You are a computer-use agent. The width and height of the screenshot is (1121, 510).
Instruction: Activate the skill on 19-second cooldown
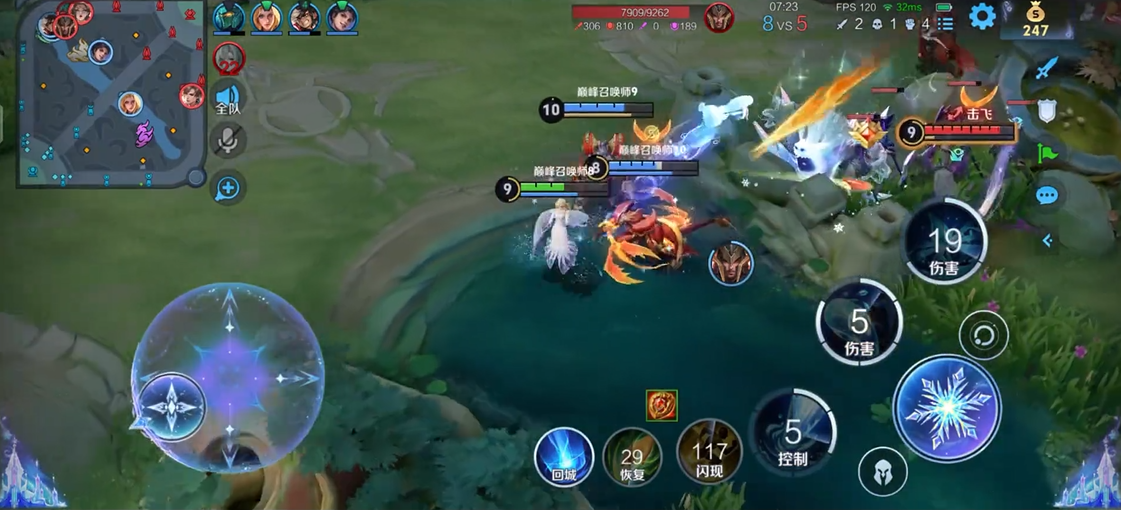944,242
